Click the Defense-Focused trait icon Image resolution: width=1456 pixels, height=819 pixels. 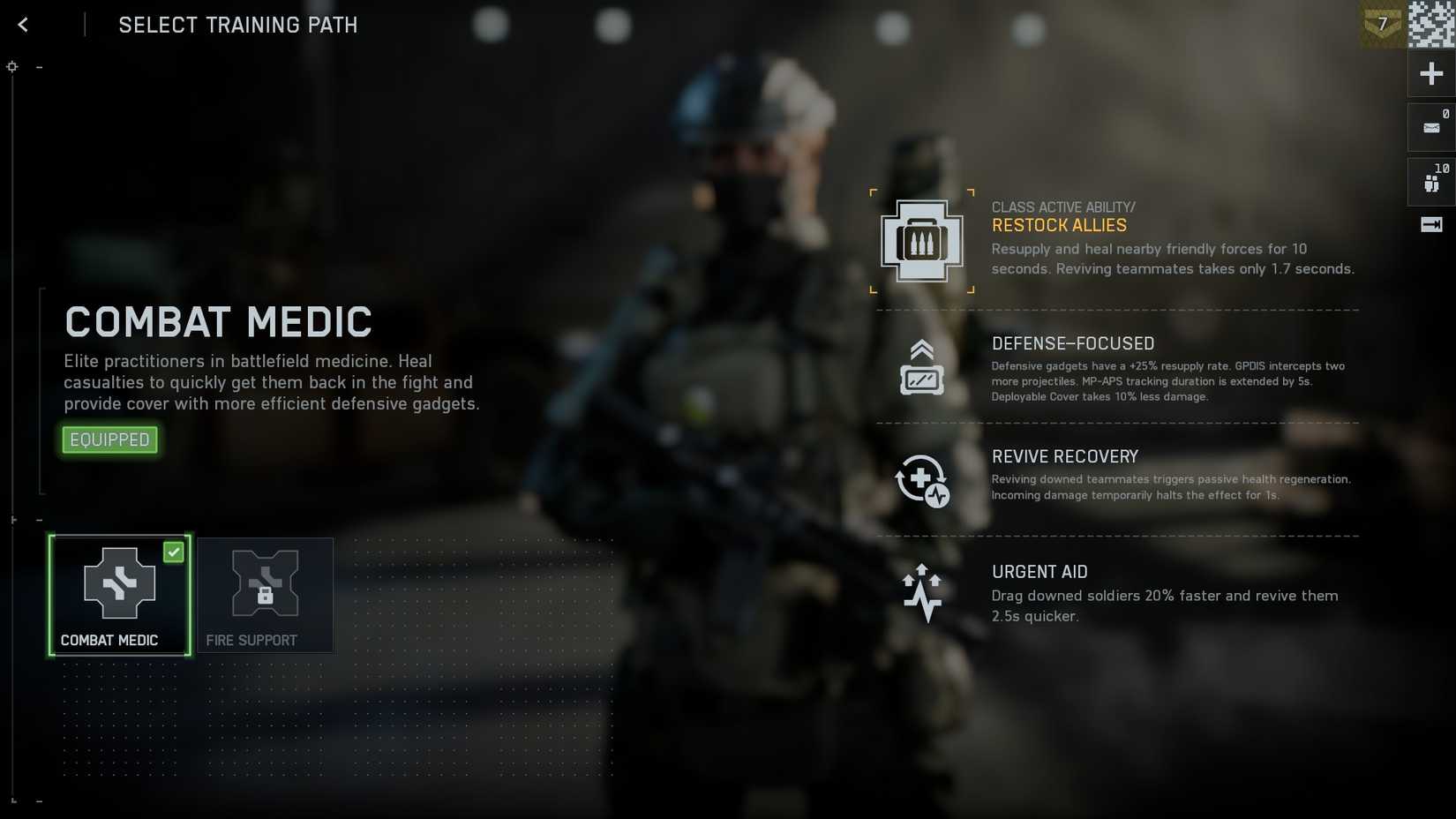coord(922,369)
